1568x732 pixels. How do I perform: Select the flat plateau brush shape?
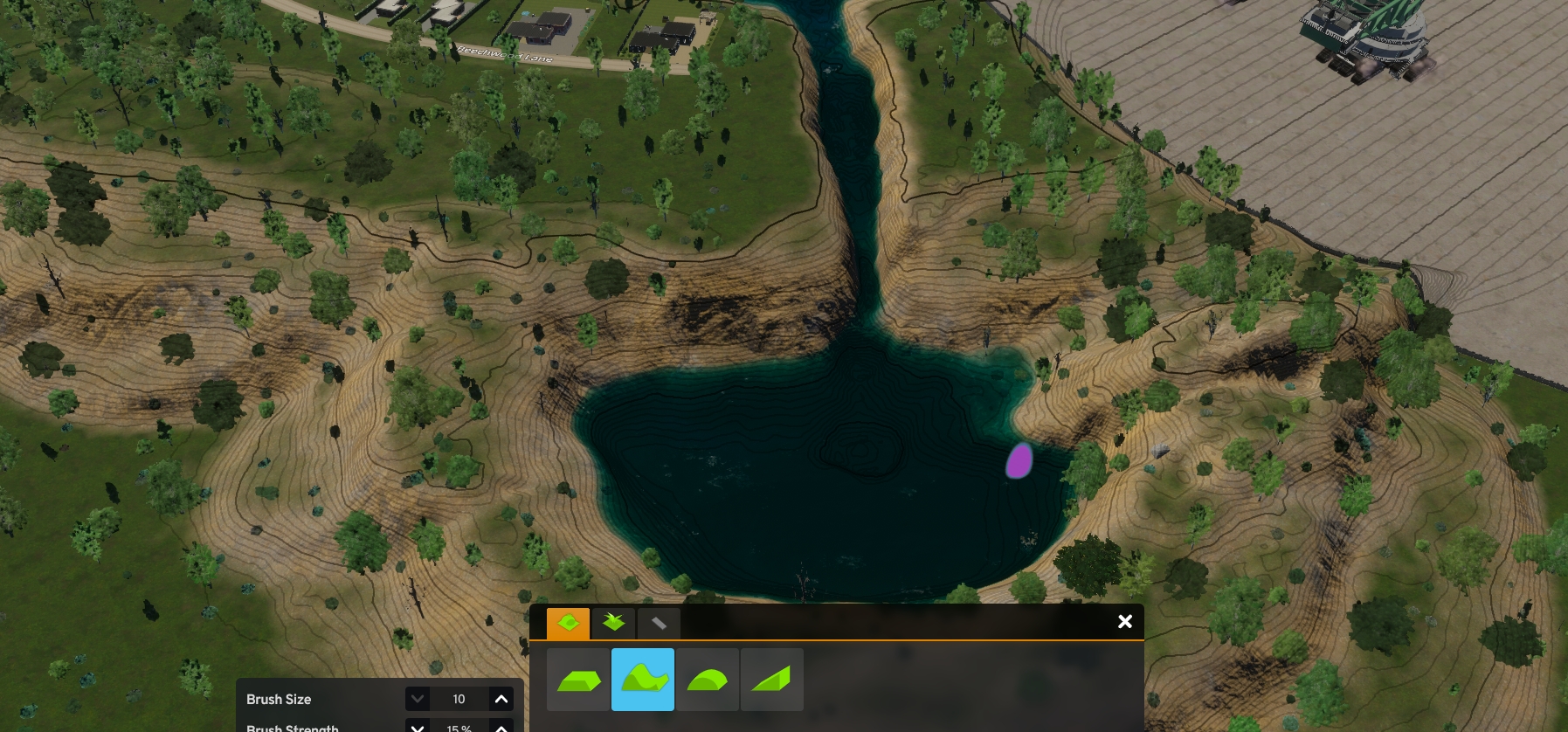click(578, 679)
